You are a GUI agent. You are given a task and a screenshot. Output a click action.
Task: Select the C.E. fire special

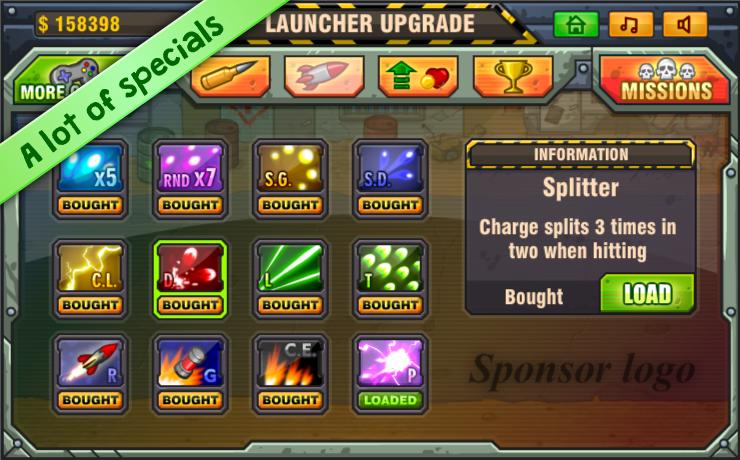(x=290, y=364)
